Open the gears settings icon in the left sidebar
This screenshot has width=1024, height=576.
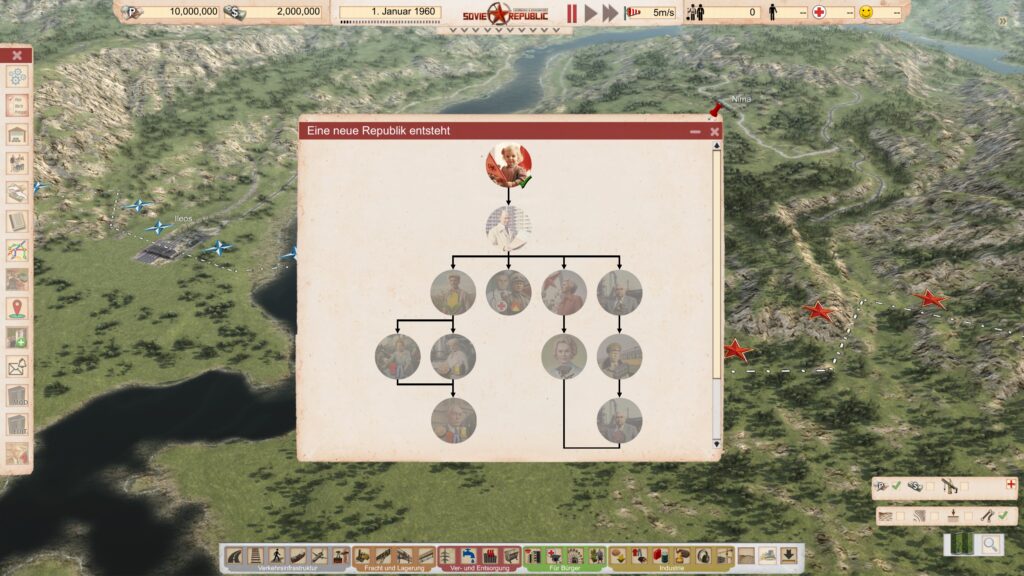click(x=17, y=77)
